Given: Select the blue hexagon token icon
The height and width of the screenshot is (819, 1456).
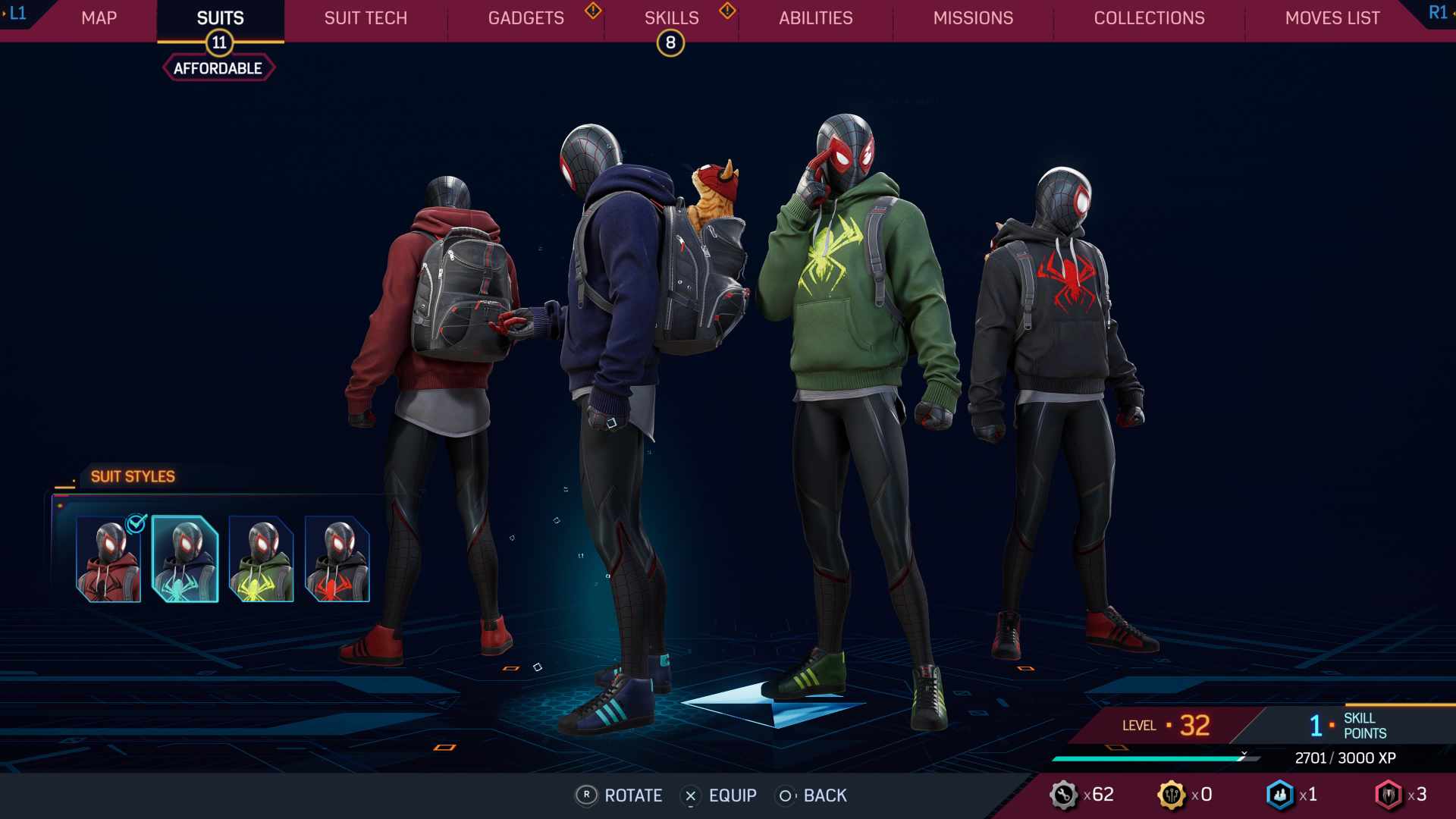Looking at the screenshot, I should coord(1280,795).
